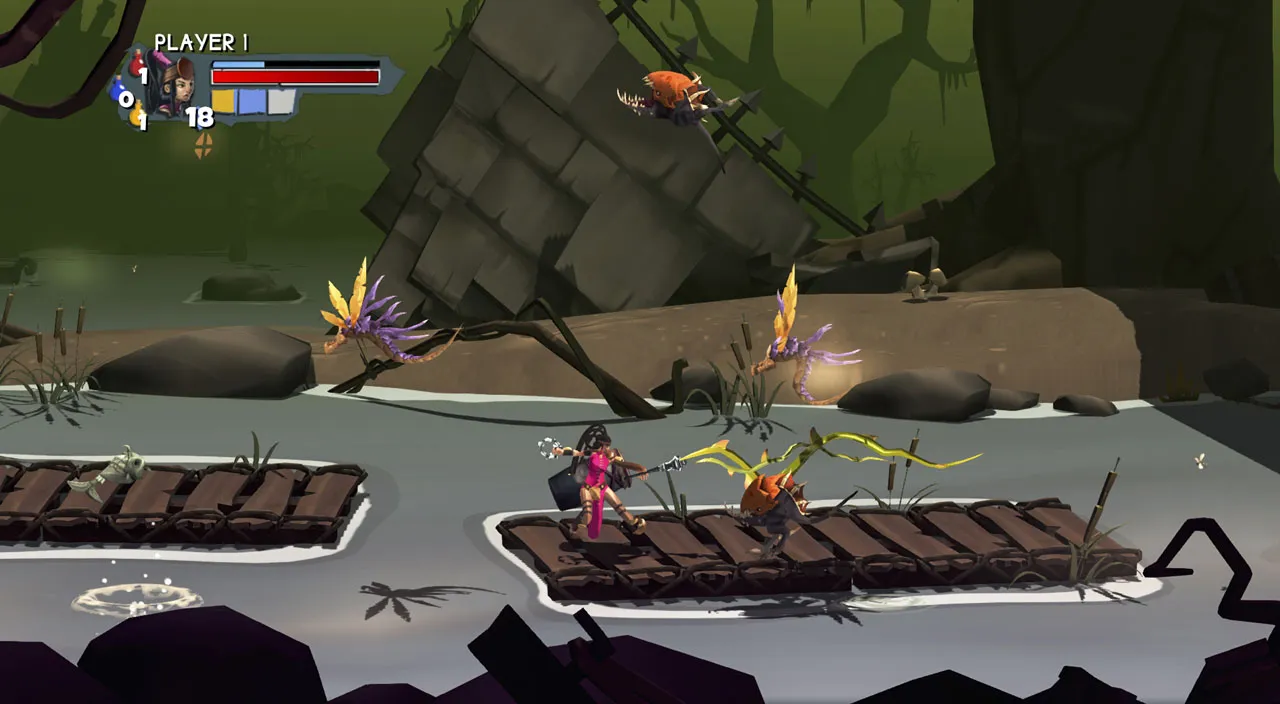Screen dimensions: 1280x704
Task: Select the red potion icon
Action: click(x=137, y=64)
